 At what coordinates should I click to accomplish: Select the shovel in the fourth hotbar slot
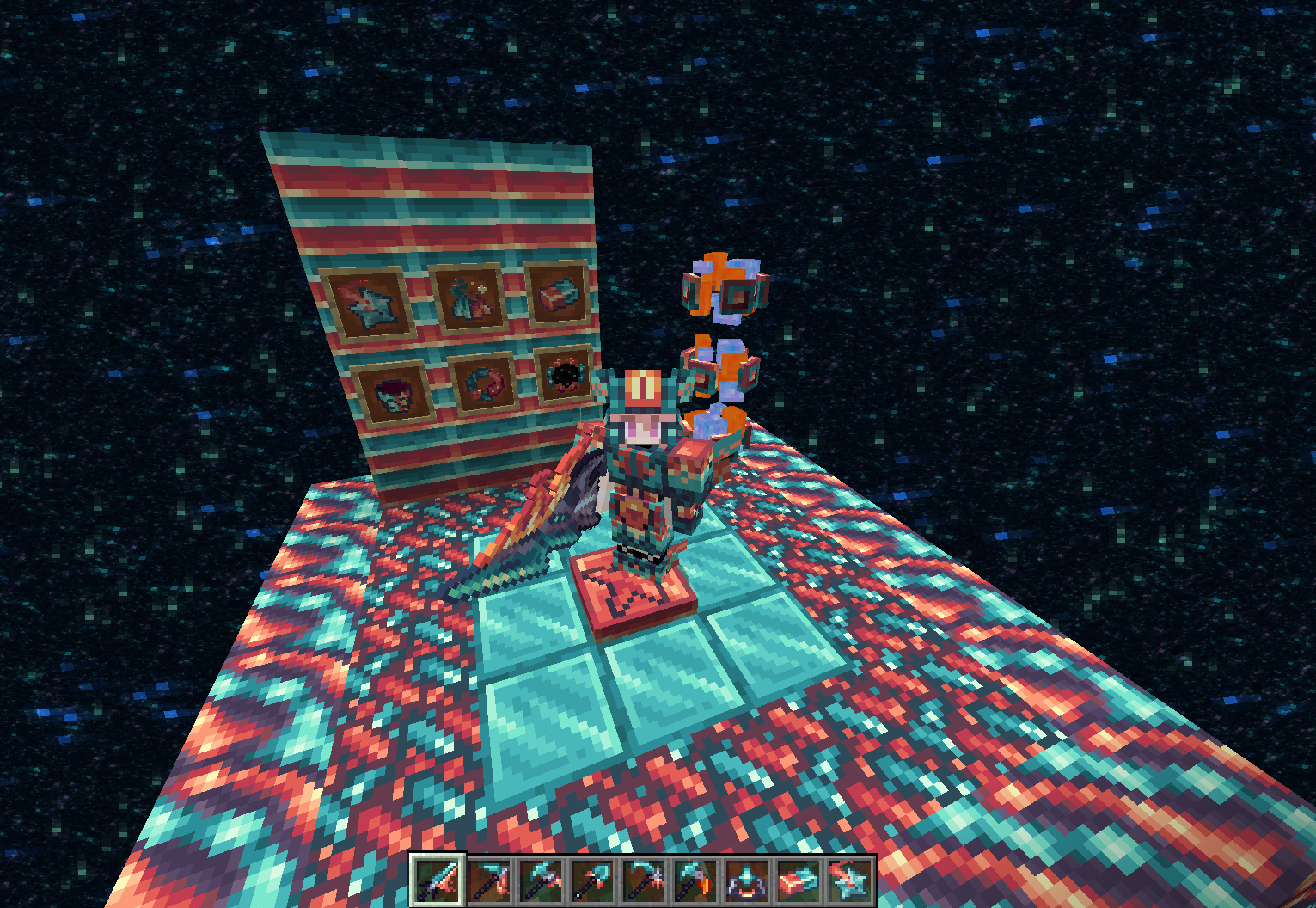pyautogui.click(x=592, y=879)
